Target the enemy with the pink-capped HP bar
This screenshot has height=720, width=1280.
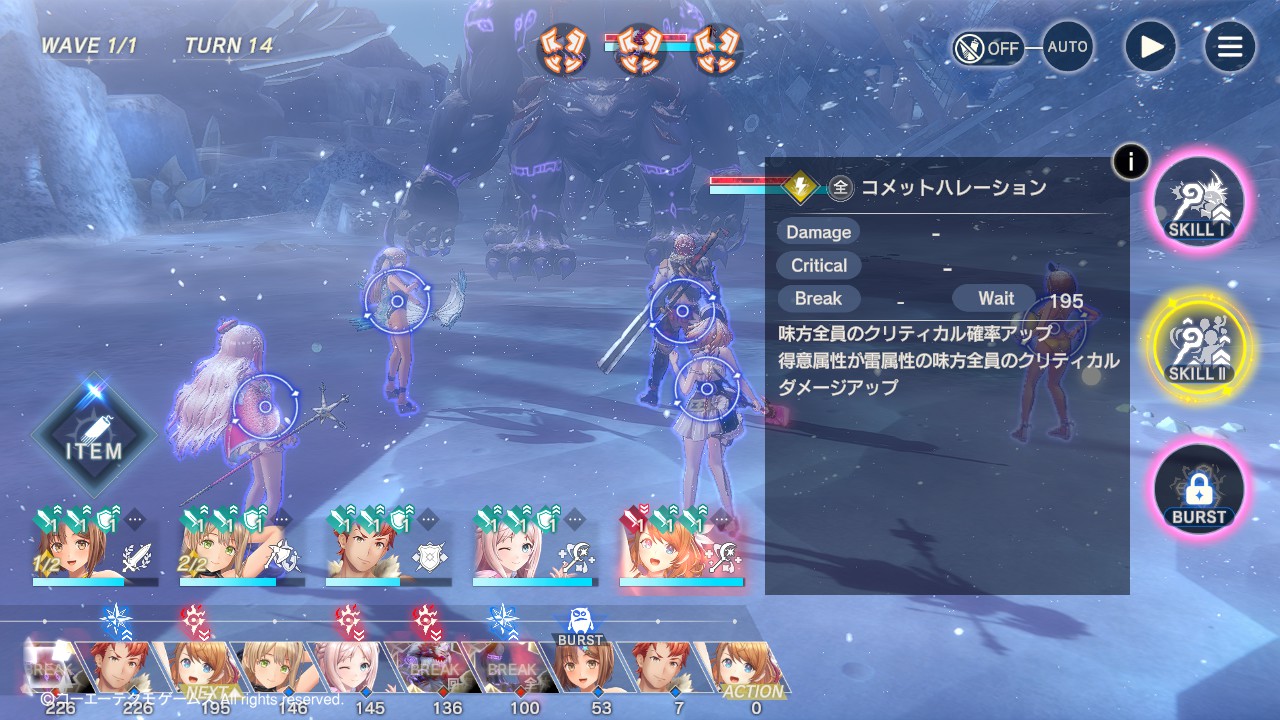pyautogui.click(x=640, y=52)
